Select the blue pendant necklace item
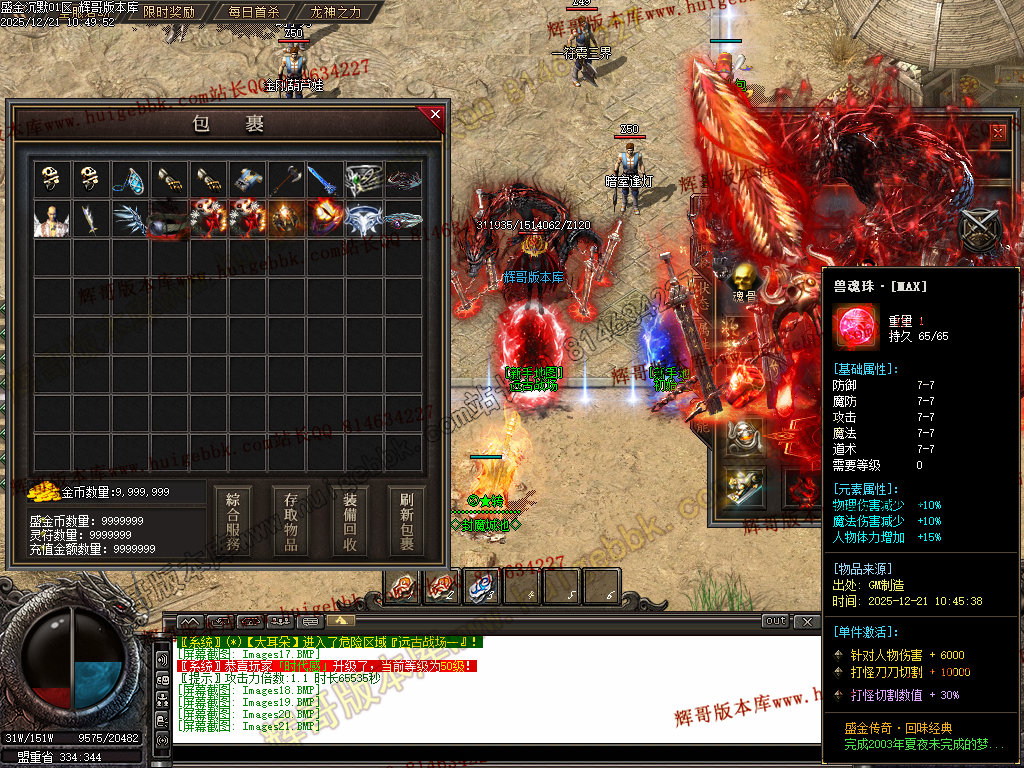This screenshot has height=768, width=1024. (129, 179)
